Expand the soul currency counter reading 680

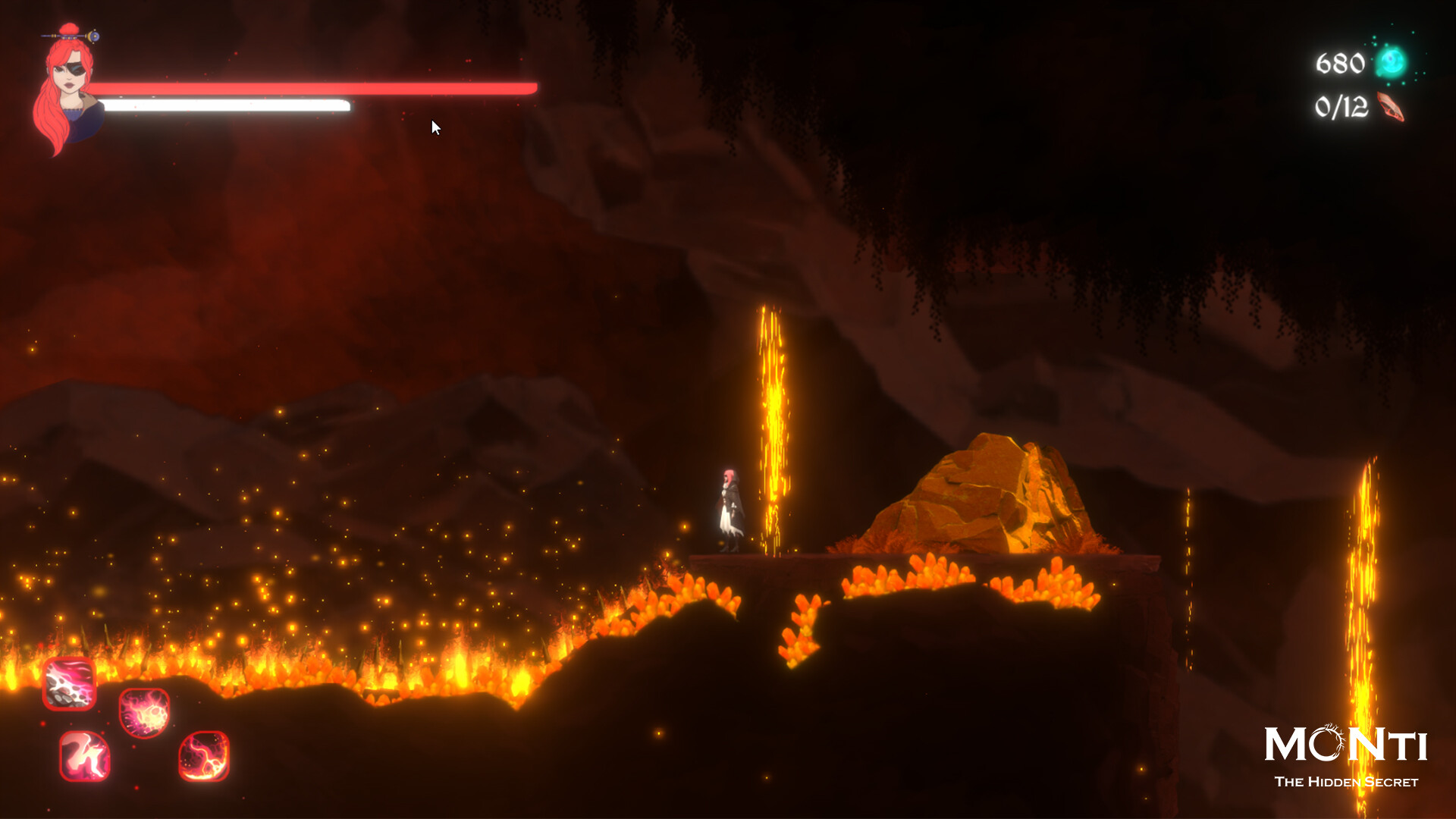(x=1339, y=61)
